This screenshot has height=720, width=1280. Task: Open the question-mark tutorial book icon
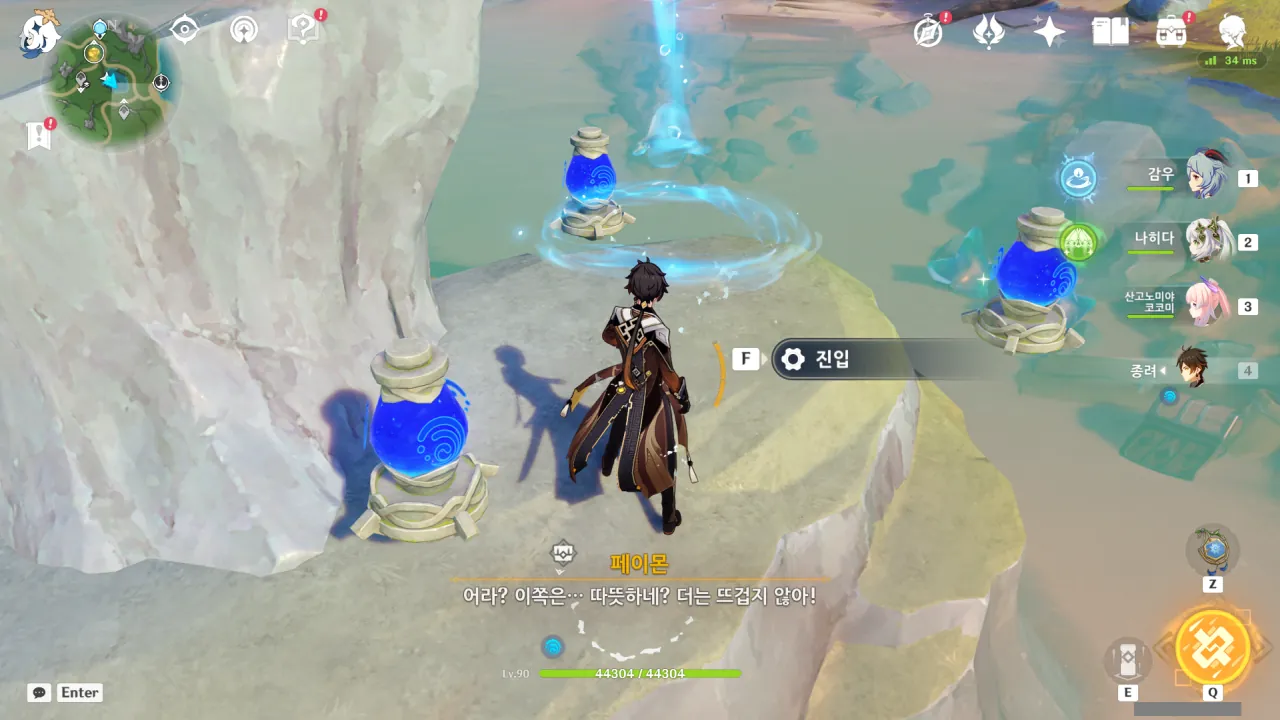tap(303, 30)
